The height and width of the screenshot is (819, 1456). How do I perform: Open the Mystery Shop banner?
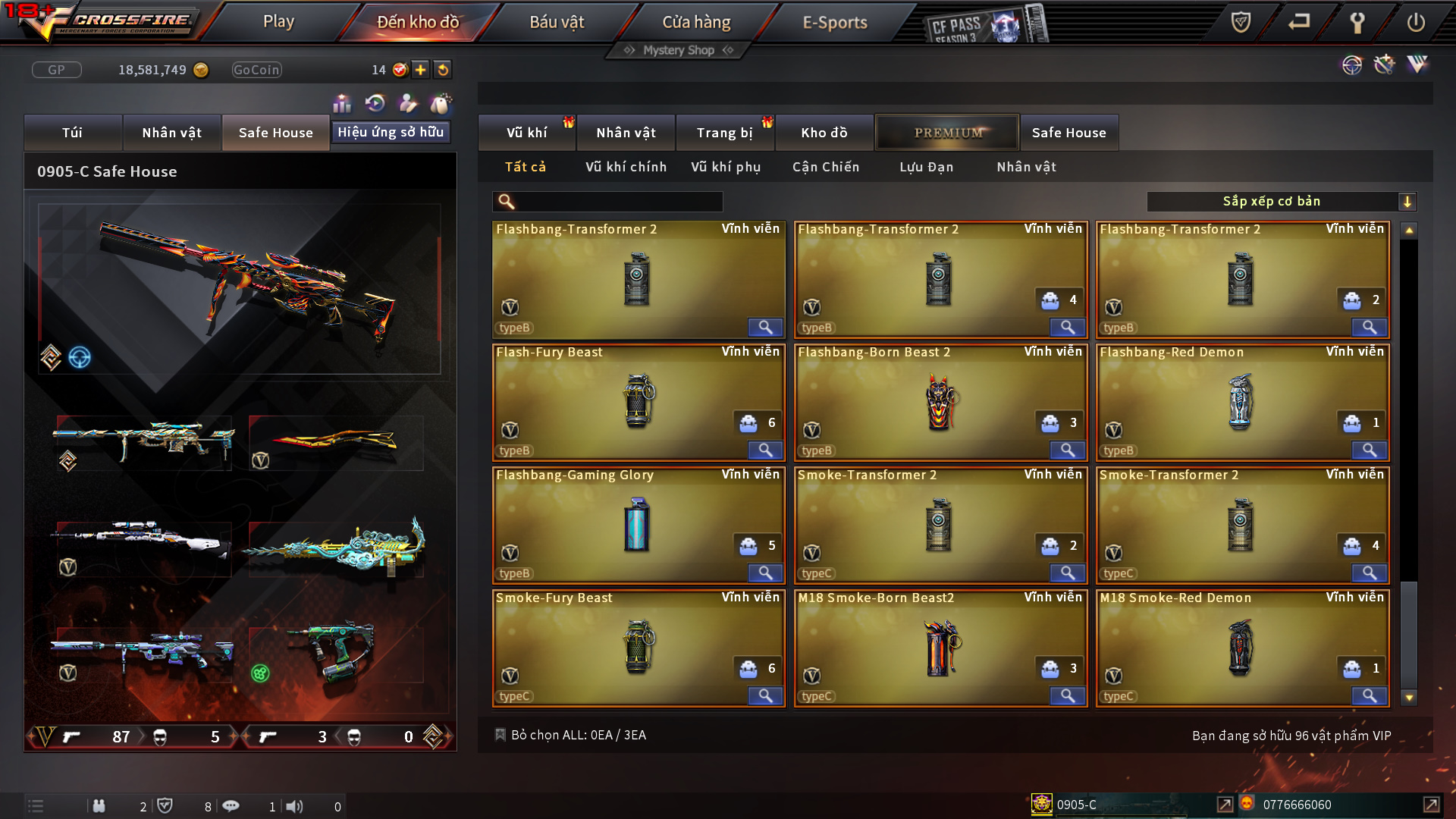click(679, 50)
